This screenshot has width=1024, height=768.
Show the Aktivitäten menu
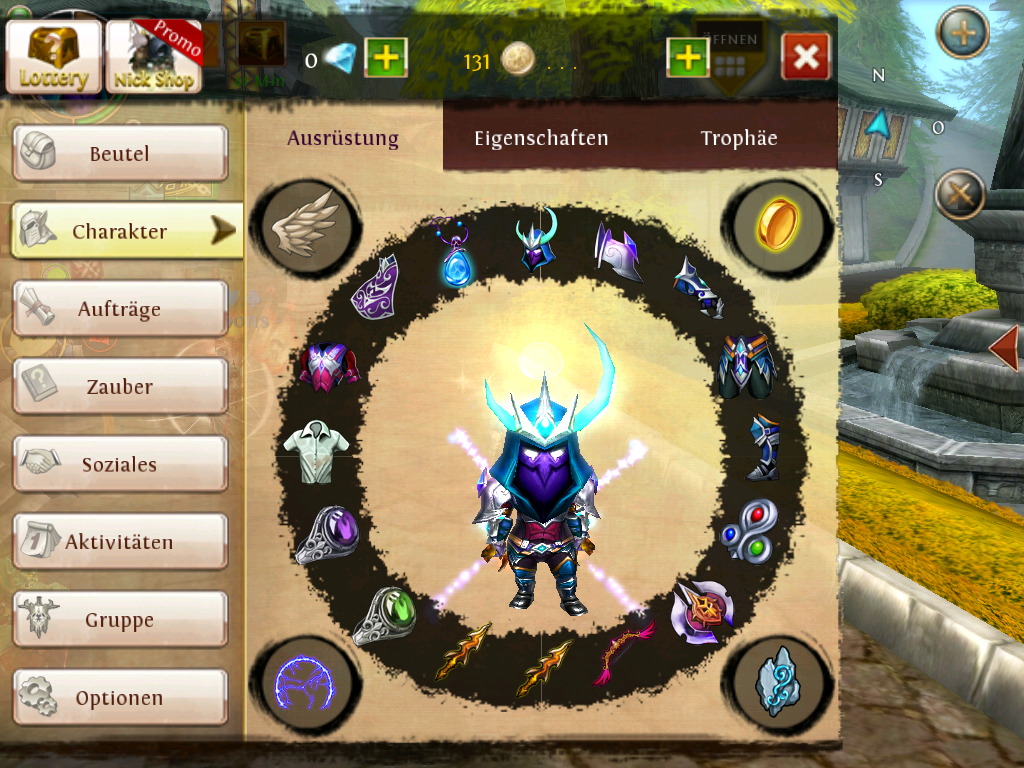click(x=120, y=542)
